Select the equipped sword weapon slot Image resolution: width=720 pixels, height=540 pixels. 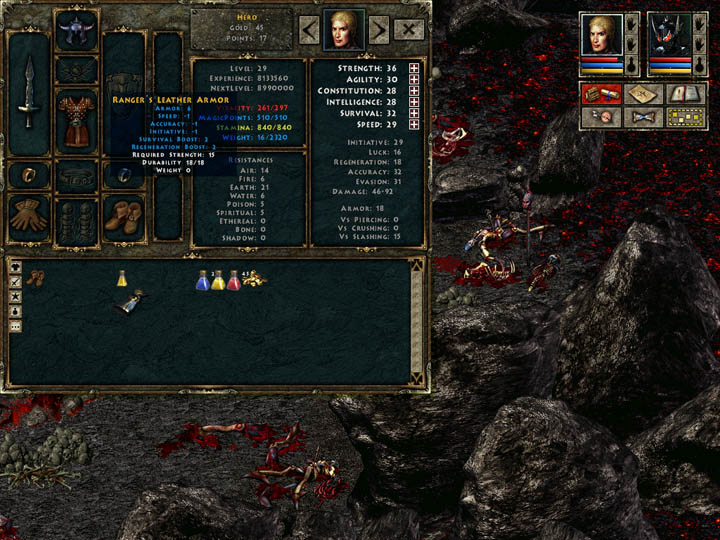[x=29, y=92]
